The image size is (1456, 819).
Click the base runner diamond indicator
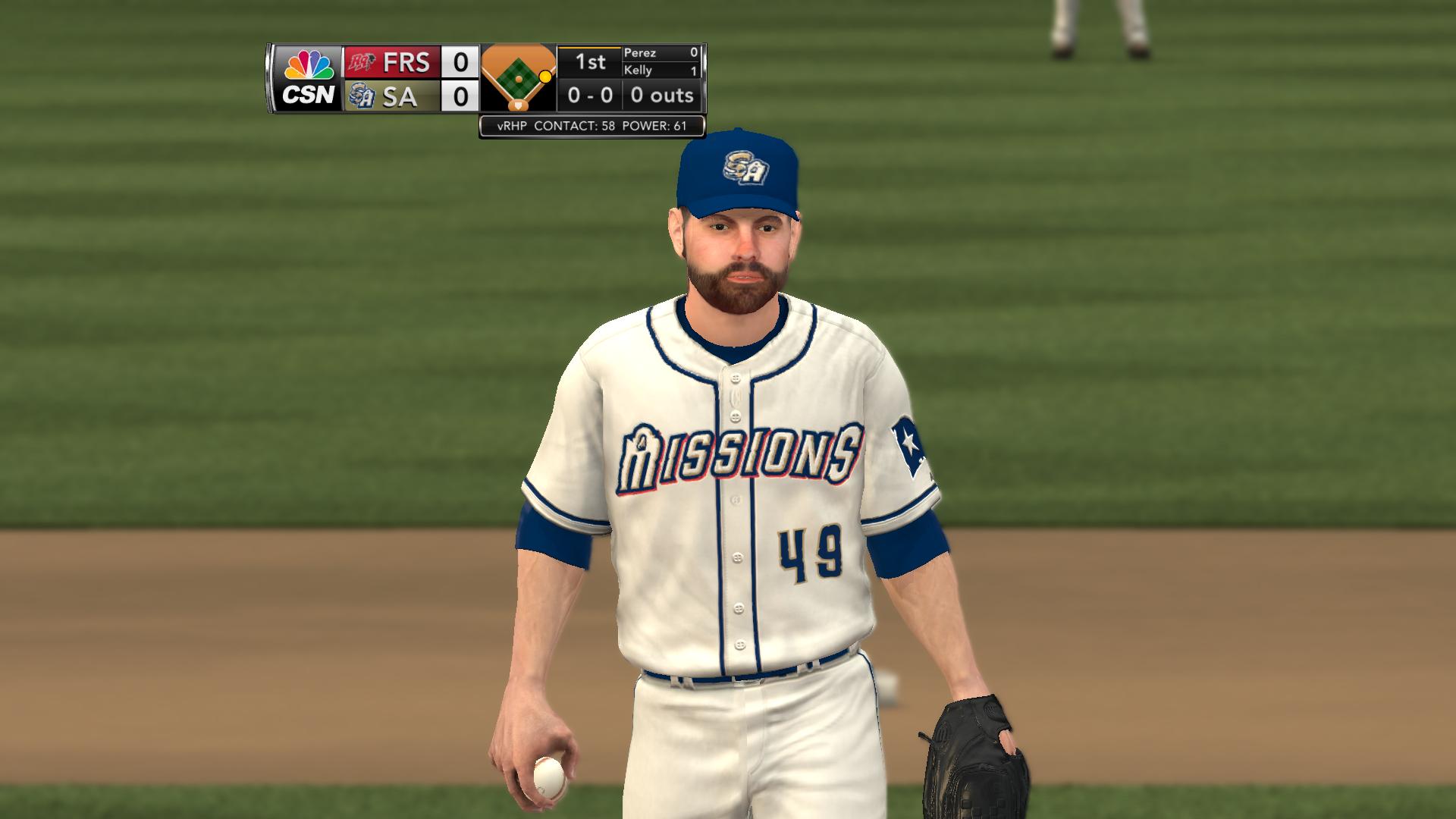(x=518, y=77)
